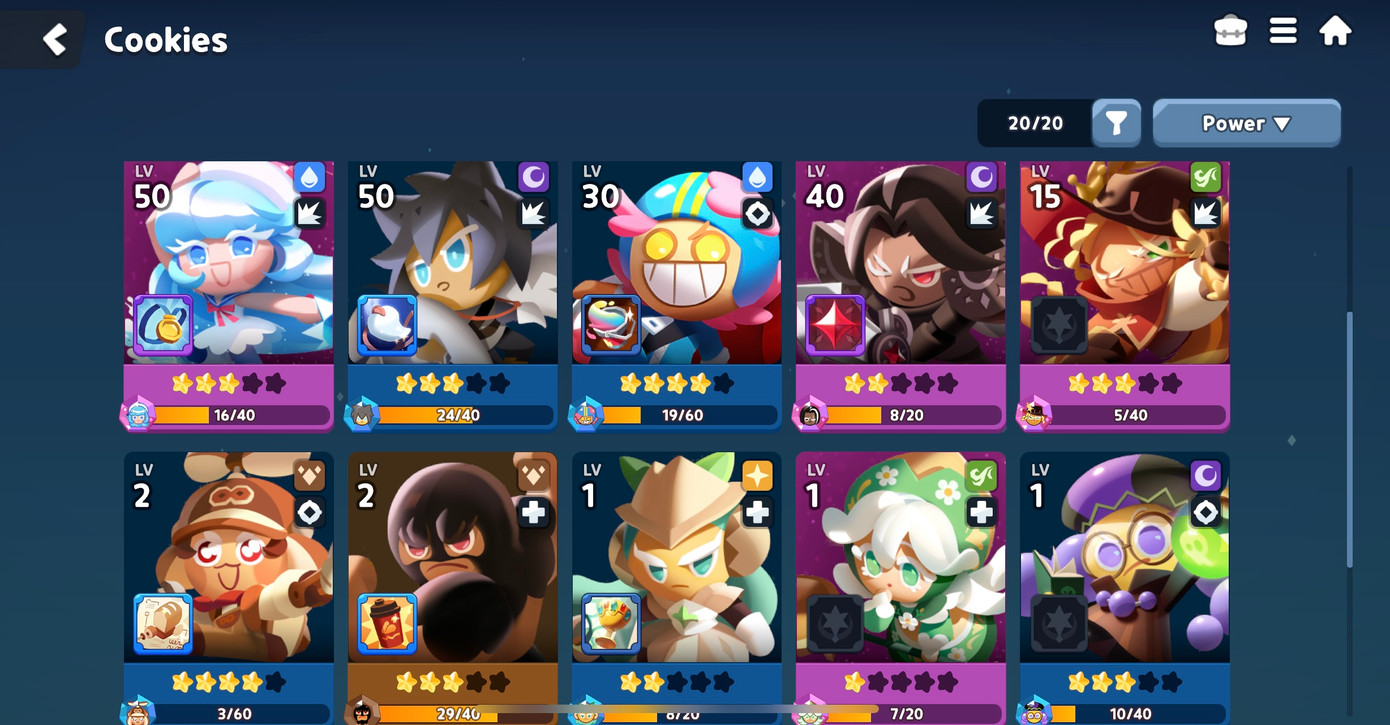1390x725 pixels.
Task: Return to the home screen
Action: (x=1335, y=32)
